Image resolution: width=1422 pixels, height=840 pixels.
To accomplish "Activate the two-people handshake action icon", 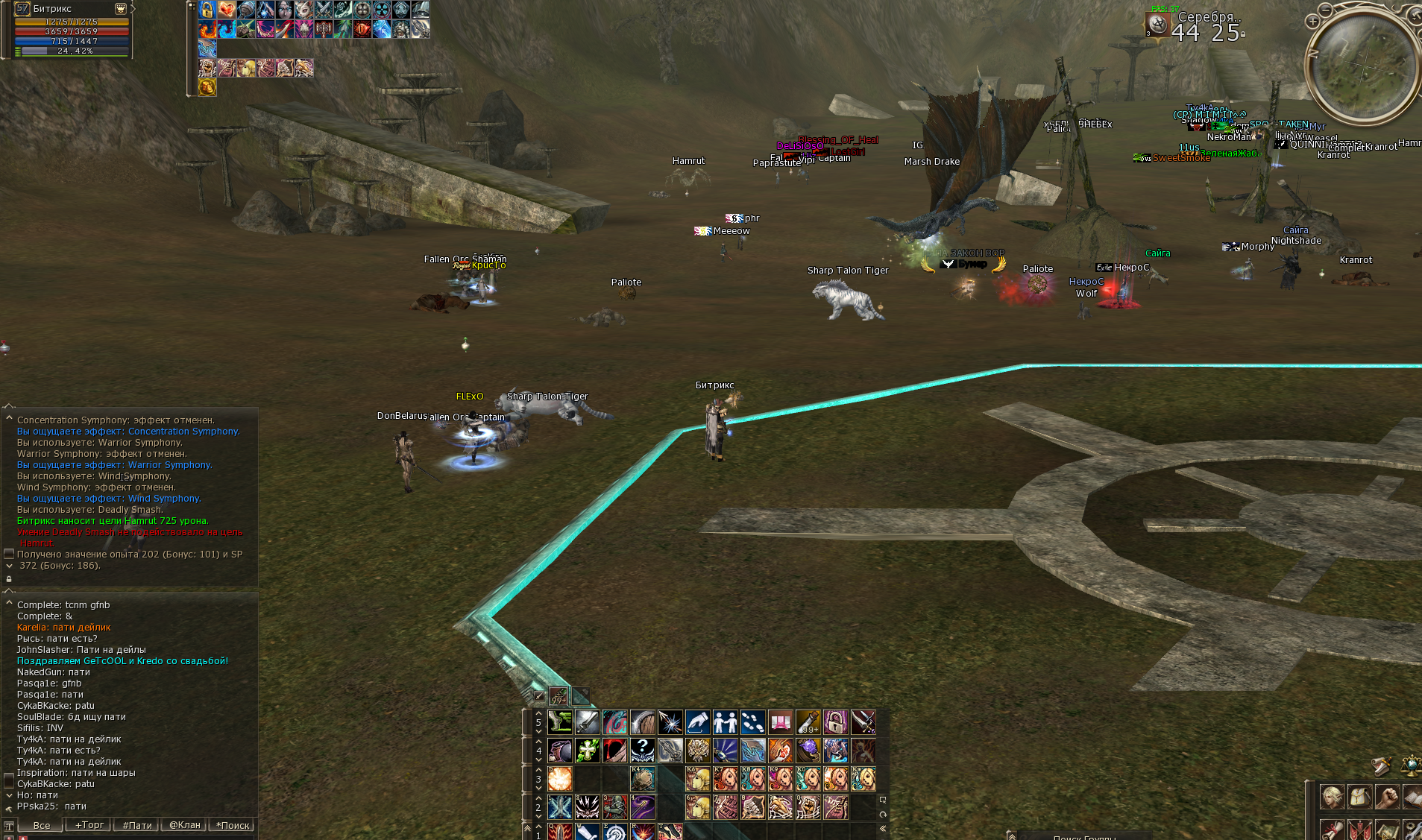I will pyautogui.click(x=725, y=721).
